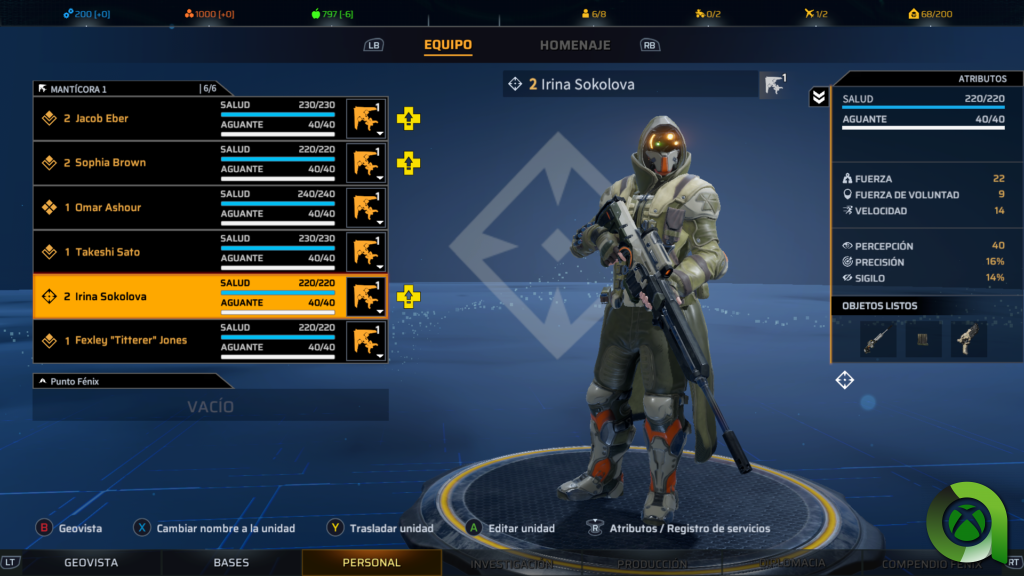
Task: Open the Personal section tab
Action: coord(371,563)
